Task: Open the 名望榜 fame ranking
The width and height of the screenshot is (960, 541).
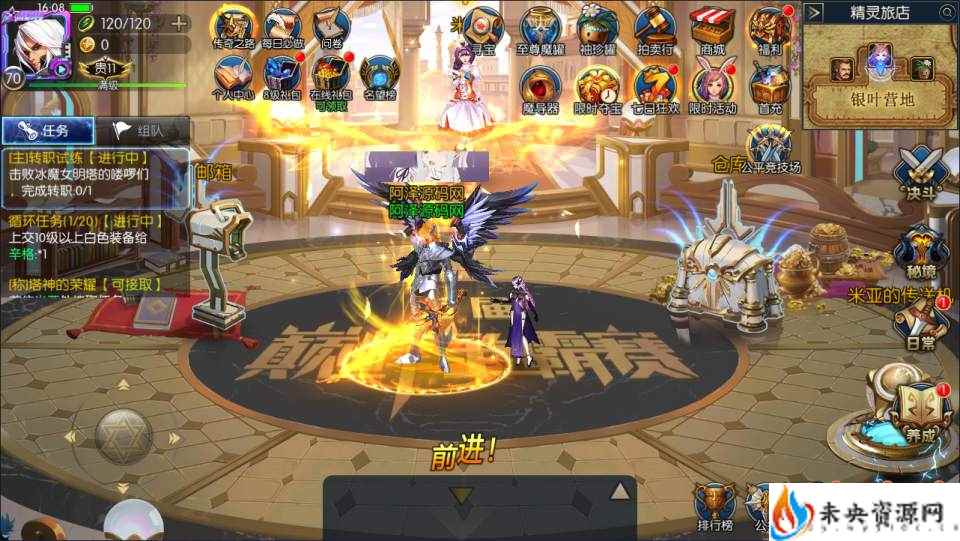Action: pyautogui.click(x=380, y=77)
